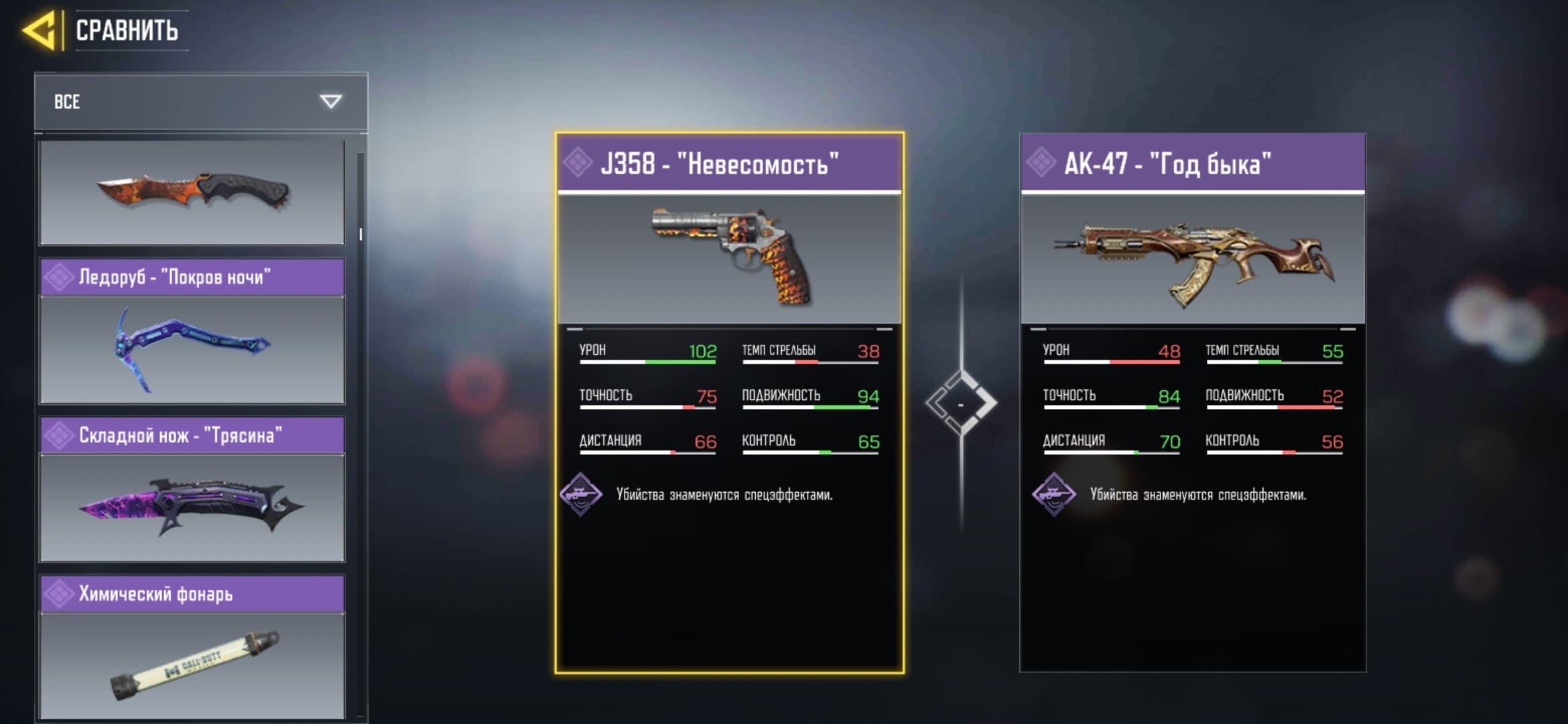This screenshot has width=1568, height=724.
Task: Click the diamond swap icon between cards
Action: tap(961, 404)
